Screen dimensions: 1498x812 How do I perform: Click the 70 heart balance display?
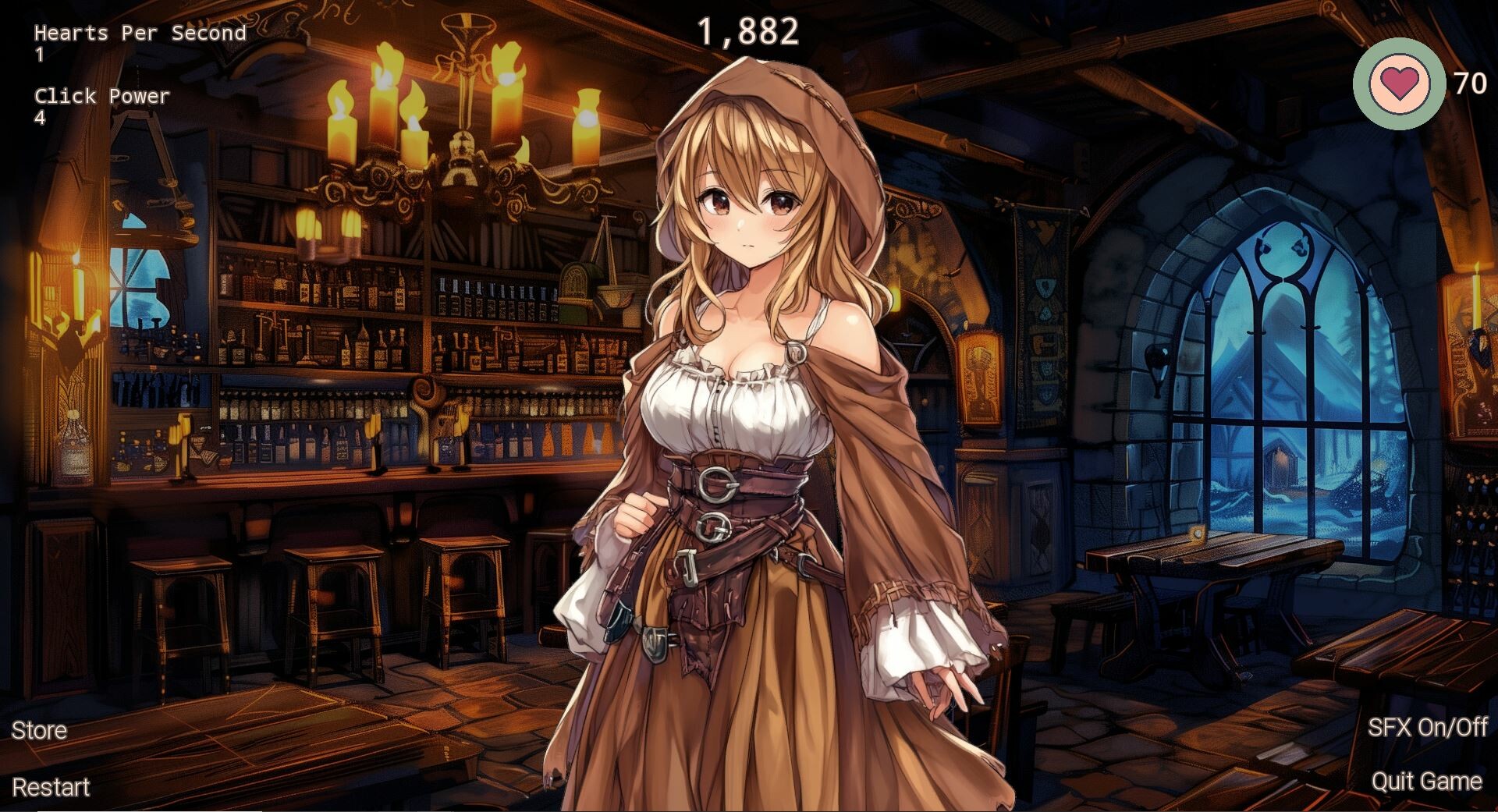(1470, 81)
